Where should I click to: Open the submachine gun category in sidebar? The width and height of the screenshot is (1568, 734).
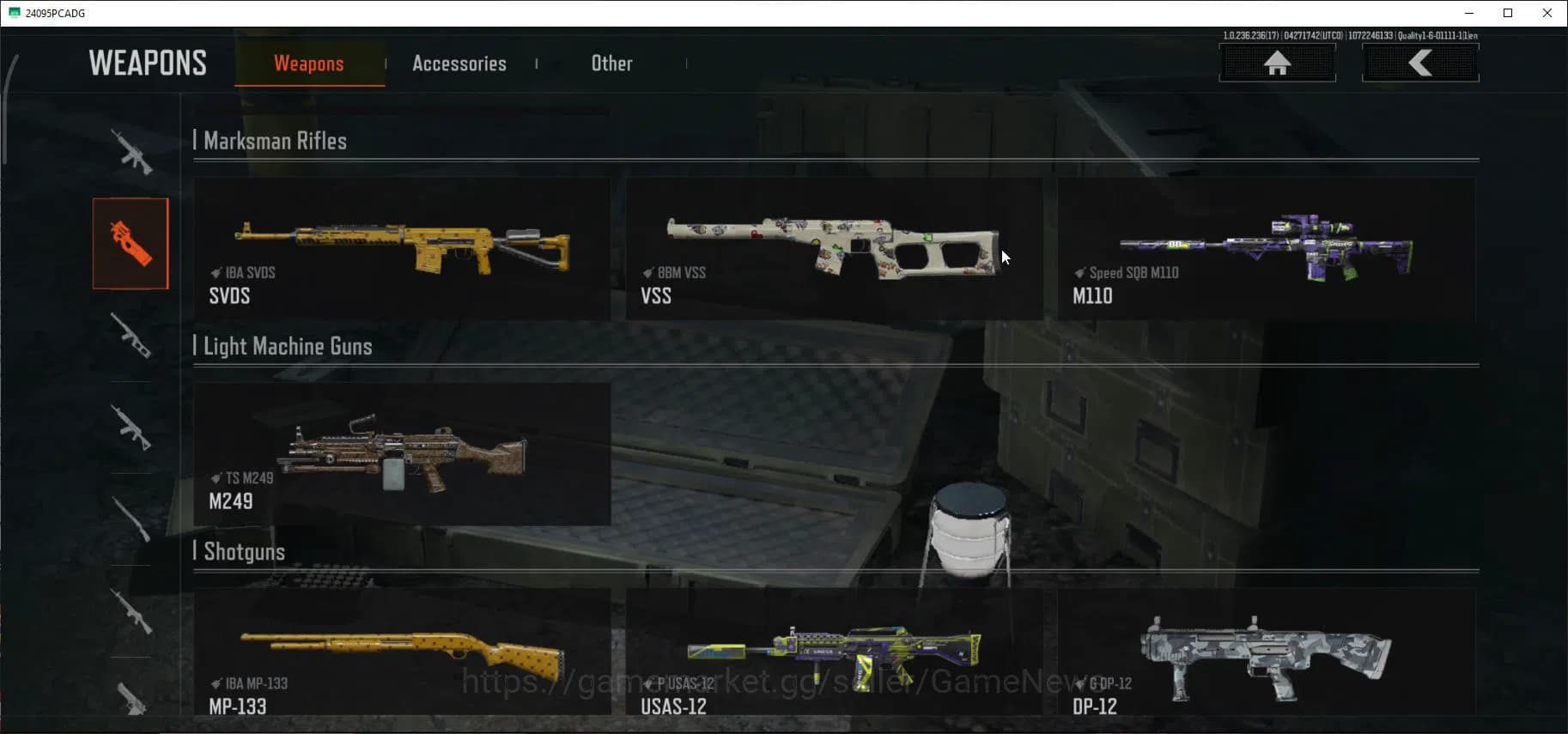pyautogui.click(x=131, y=429)
